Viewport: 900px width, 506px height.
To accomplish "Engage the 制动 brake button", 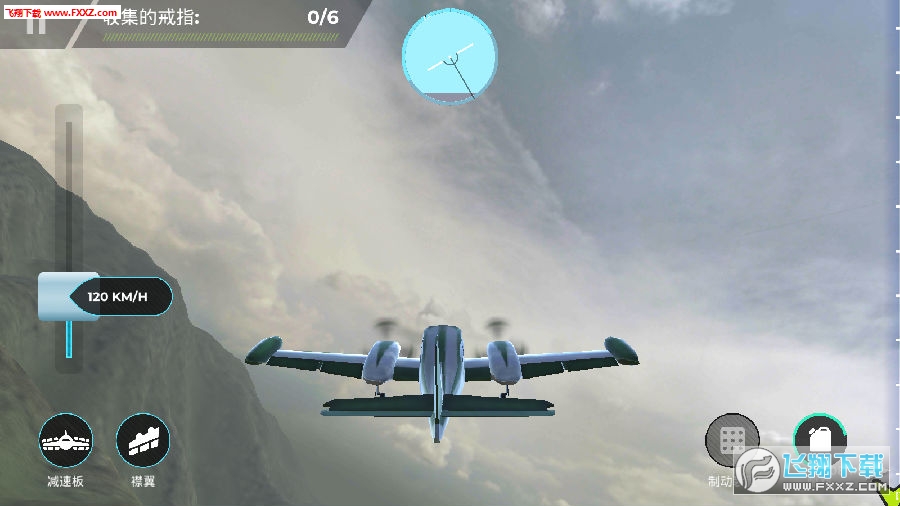I will pos(732,439).
